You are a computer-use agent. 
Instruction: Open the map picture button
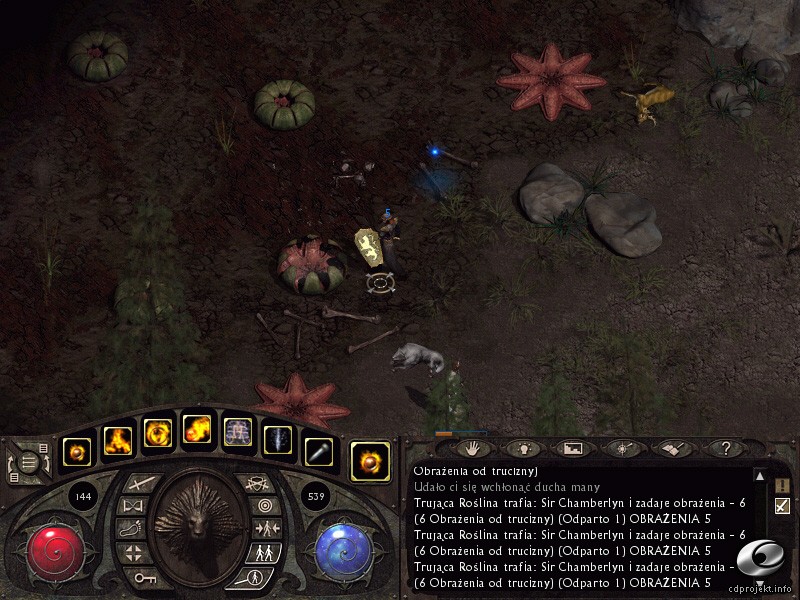click(572, 449)
